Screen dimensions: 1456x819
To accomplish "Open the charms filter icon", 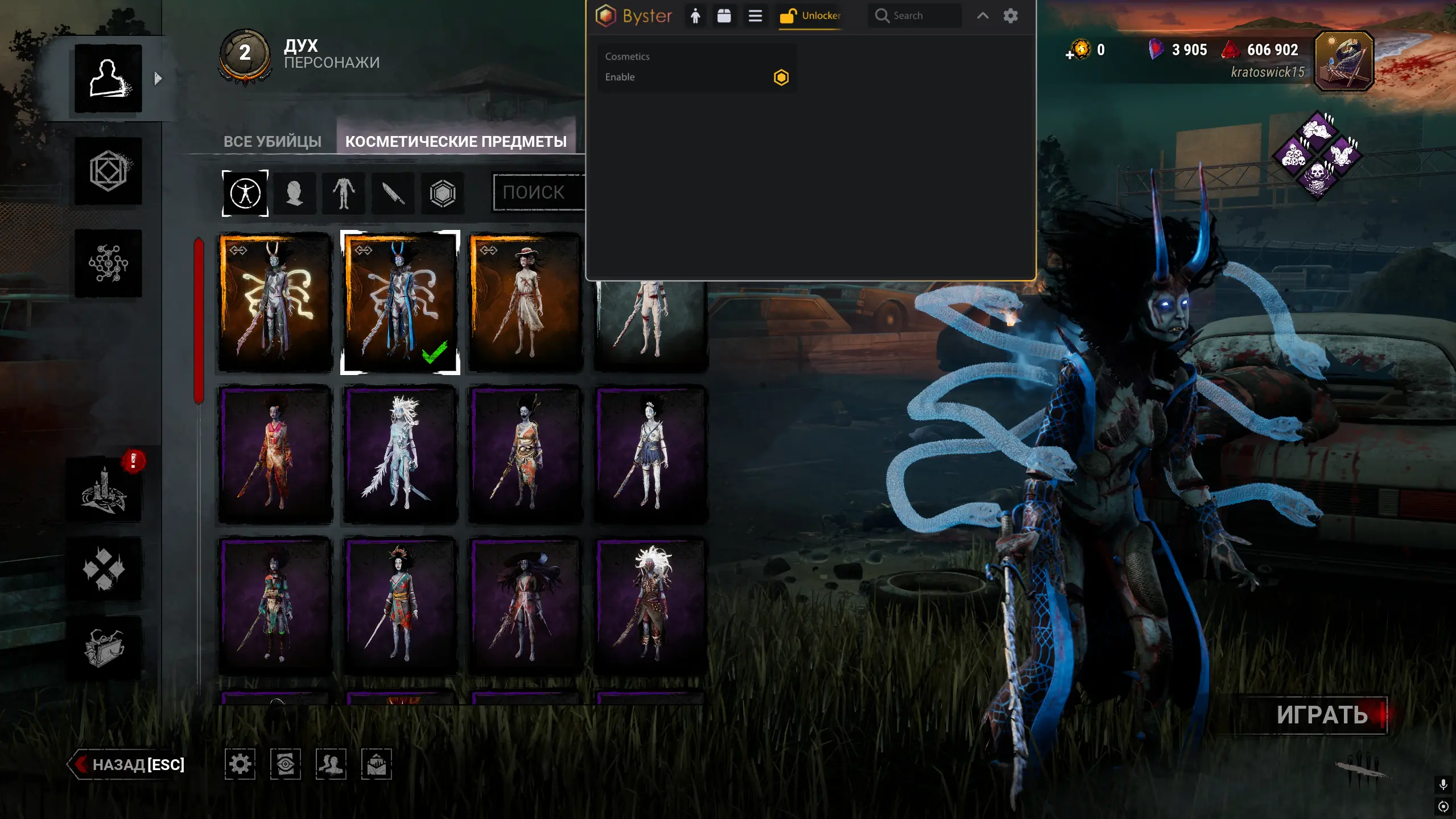I will click(443, 194).
